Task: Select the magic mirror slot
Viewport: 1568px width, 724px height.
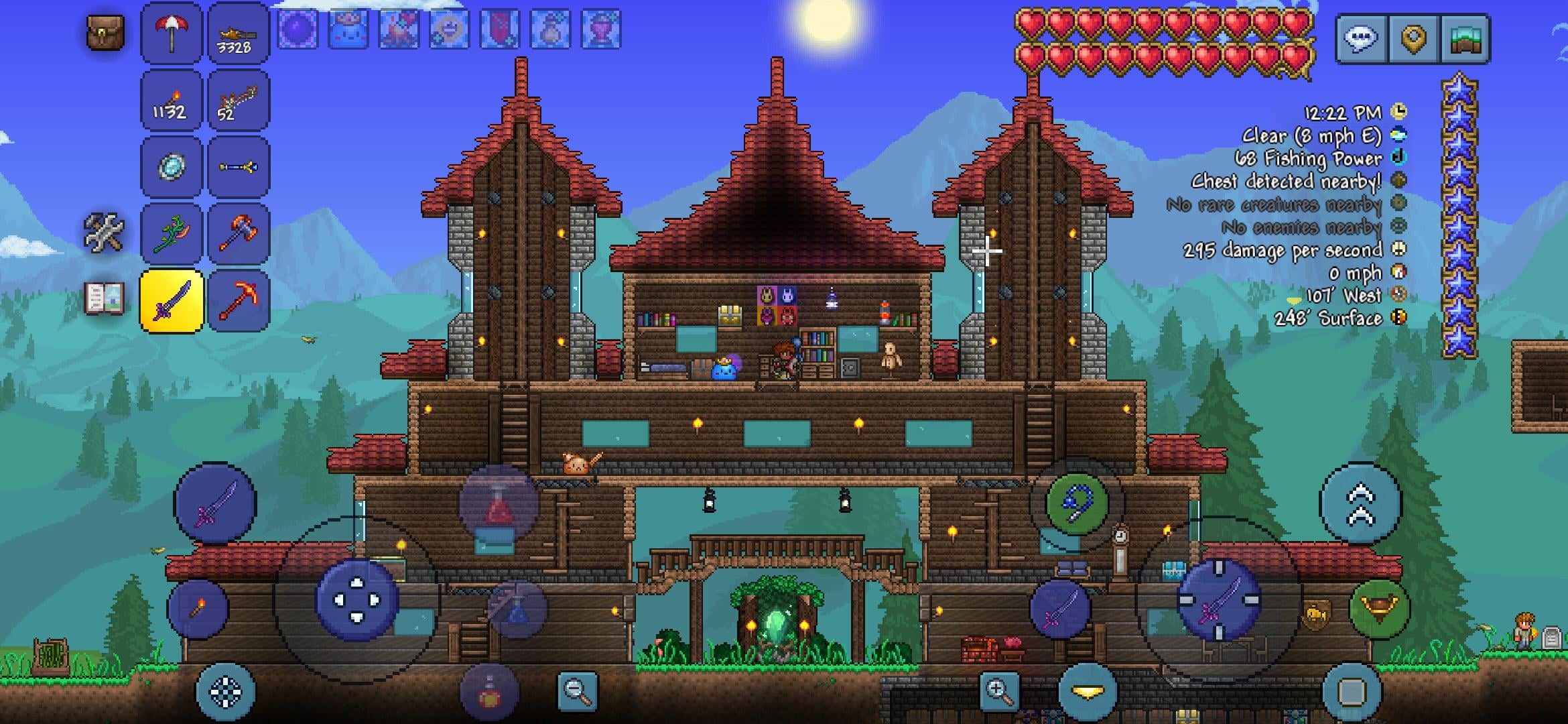Action: click(172, 167)
